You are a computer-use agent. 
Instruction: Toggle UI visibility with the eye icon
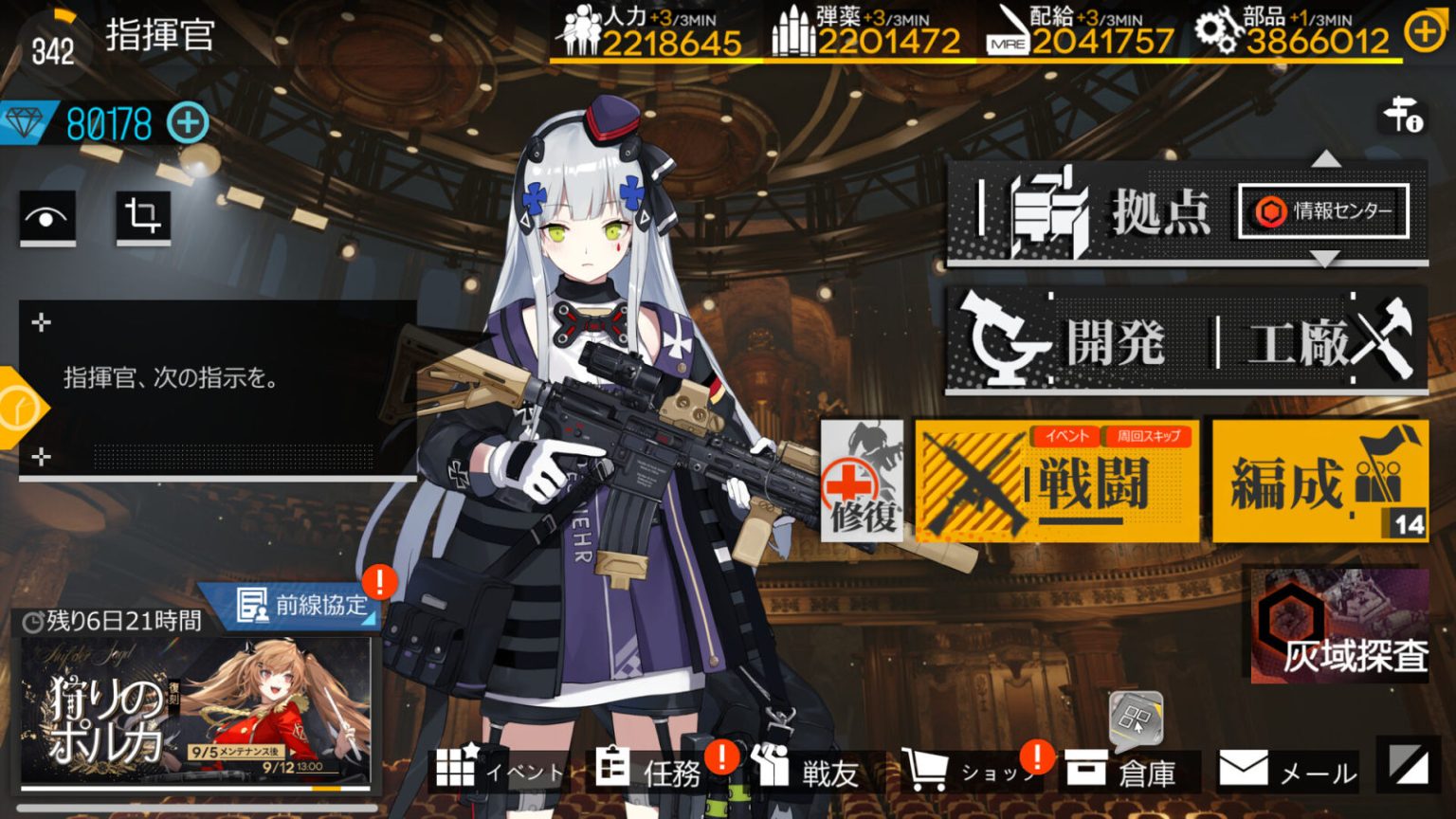point(45,218)
